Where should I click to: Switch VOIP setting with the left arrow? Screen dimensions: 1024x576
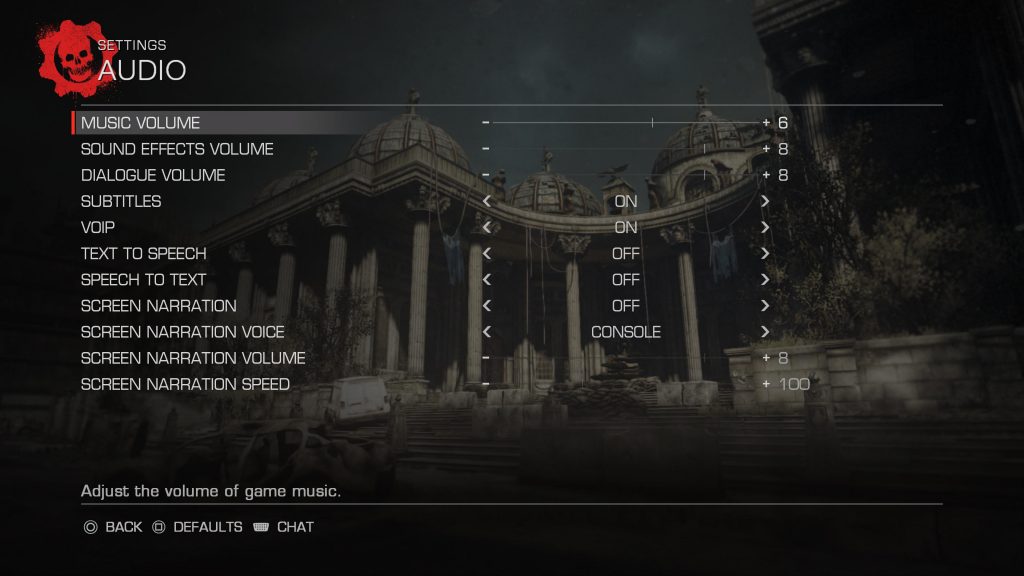pyautogui.click(x=487, y=227)
